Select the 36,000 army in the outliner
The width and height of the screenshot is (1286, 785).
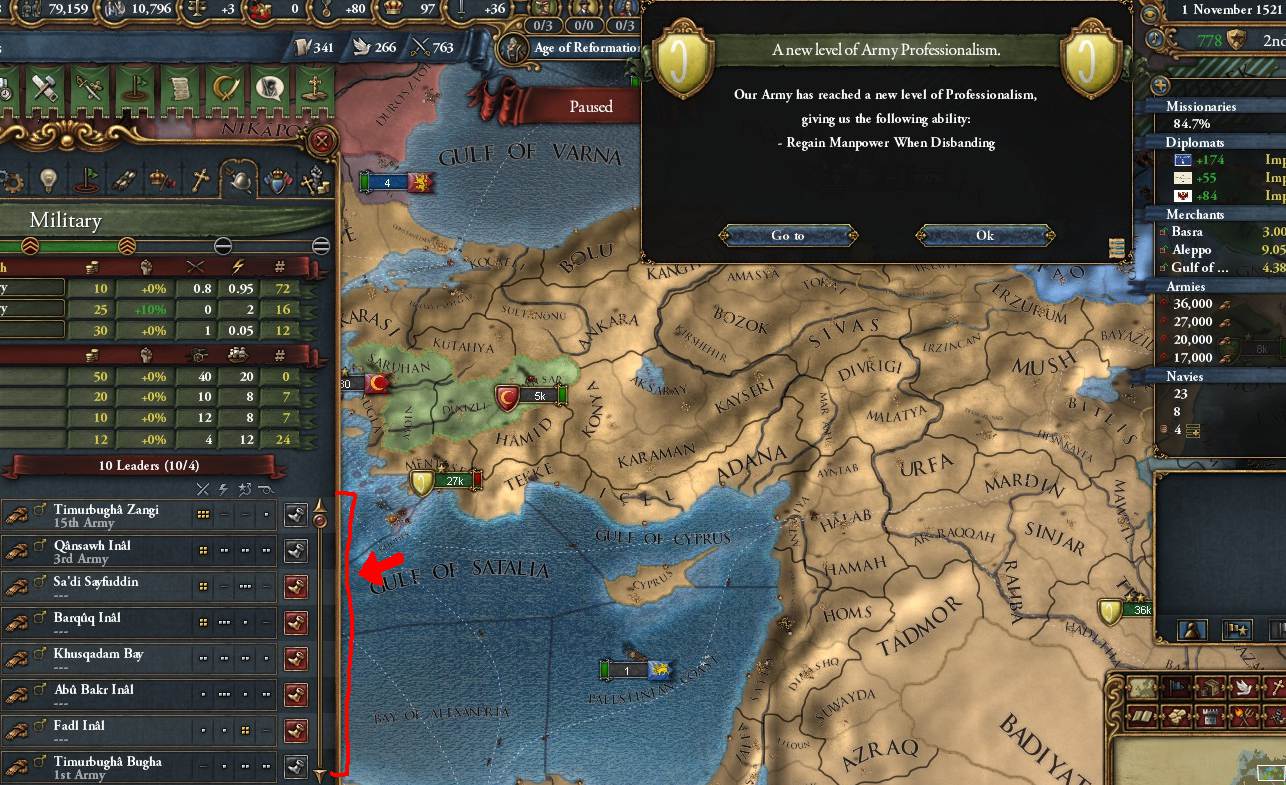coord(1195,304)
